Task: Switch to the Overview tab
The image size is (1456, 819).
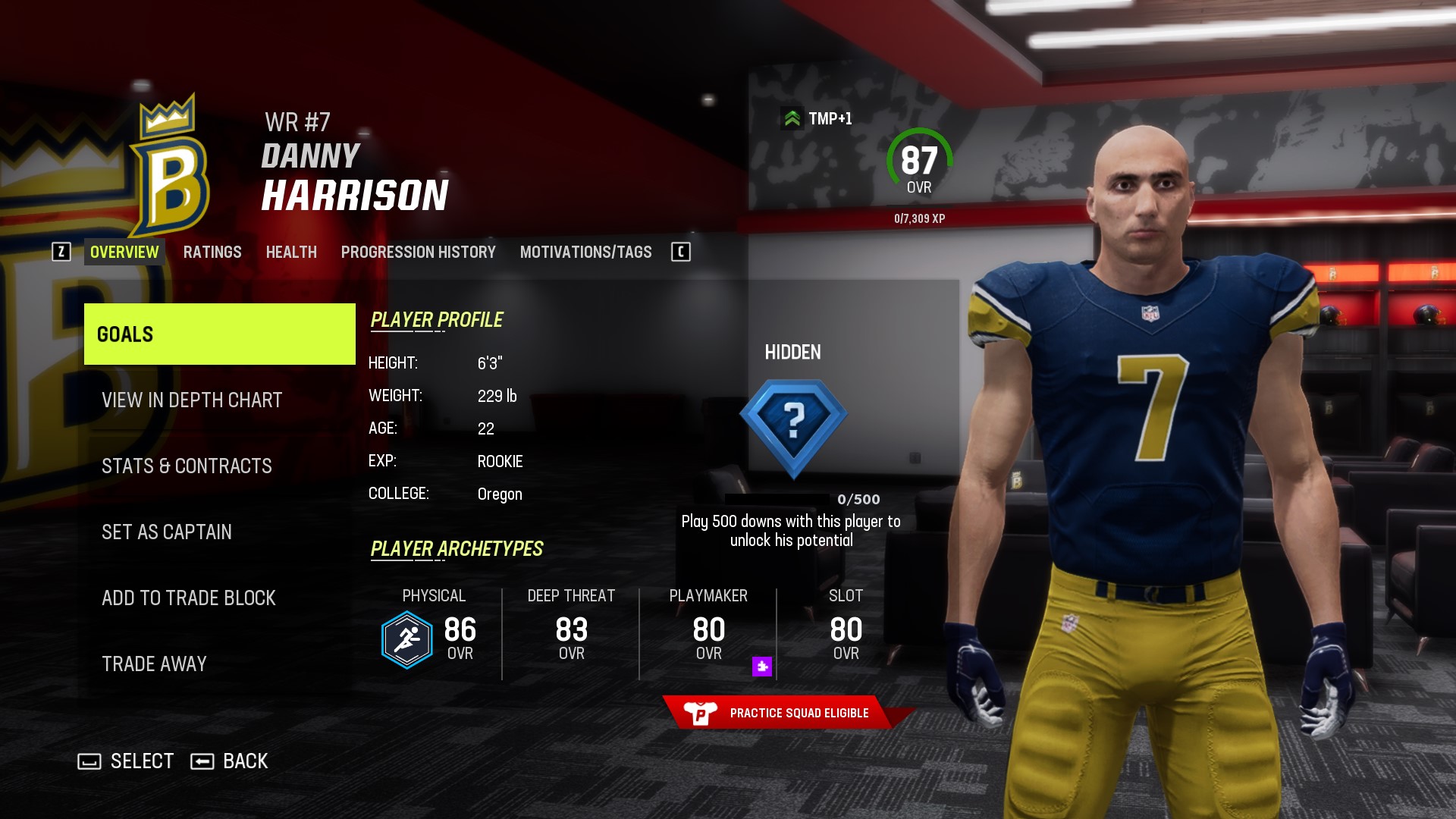Action: click(x=124, y=253)
